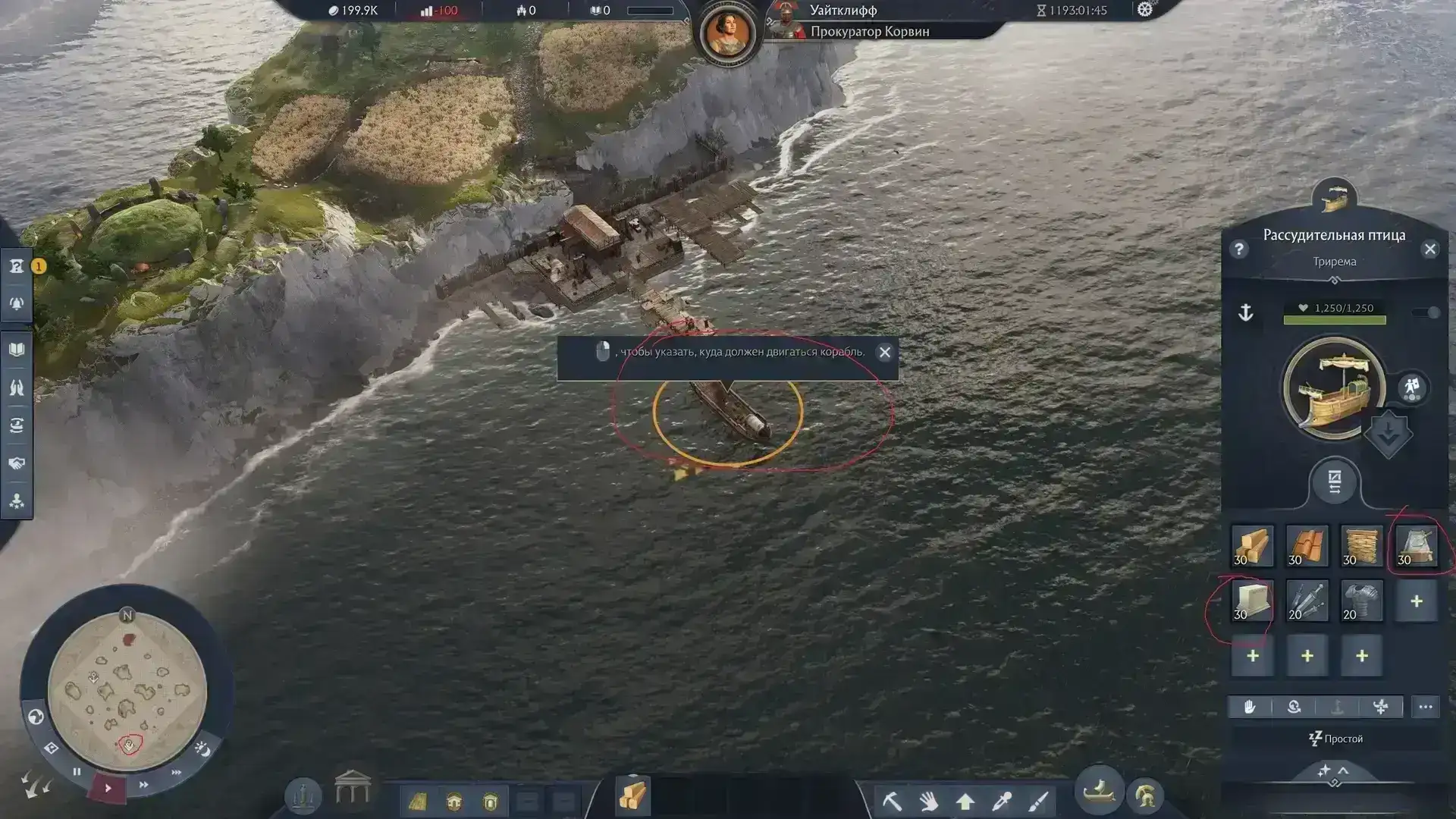Activate the ship stop hand command
The width and height of the screenshot is (1456, 819).
point(1249,707)
